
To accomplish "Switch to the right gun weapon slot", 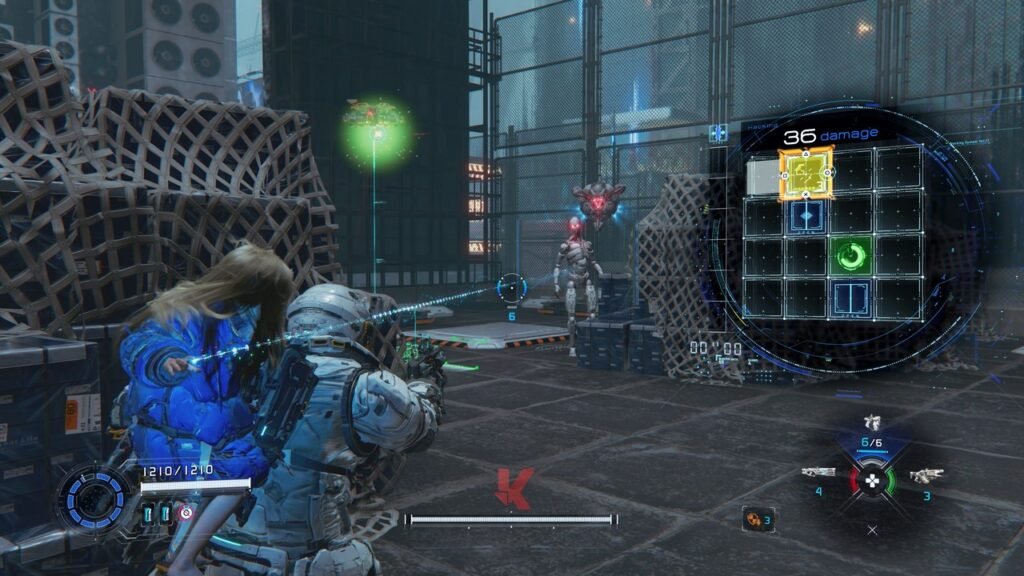I will coord(926,475).
